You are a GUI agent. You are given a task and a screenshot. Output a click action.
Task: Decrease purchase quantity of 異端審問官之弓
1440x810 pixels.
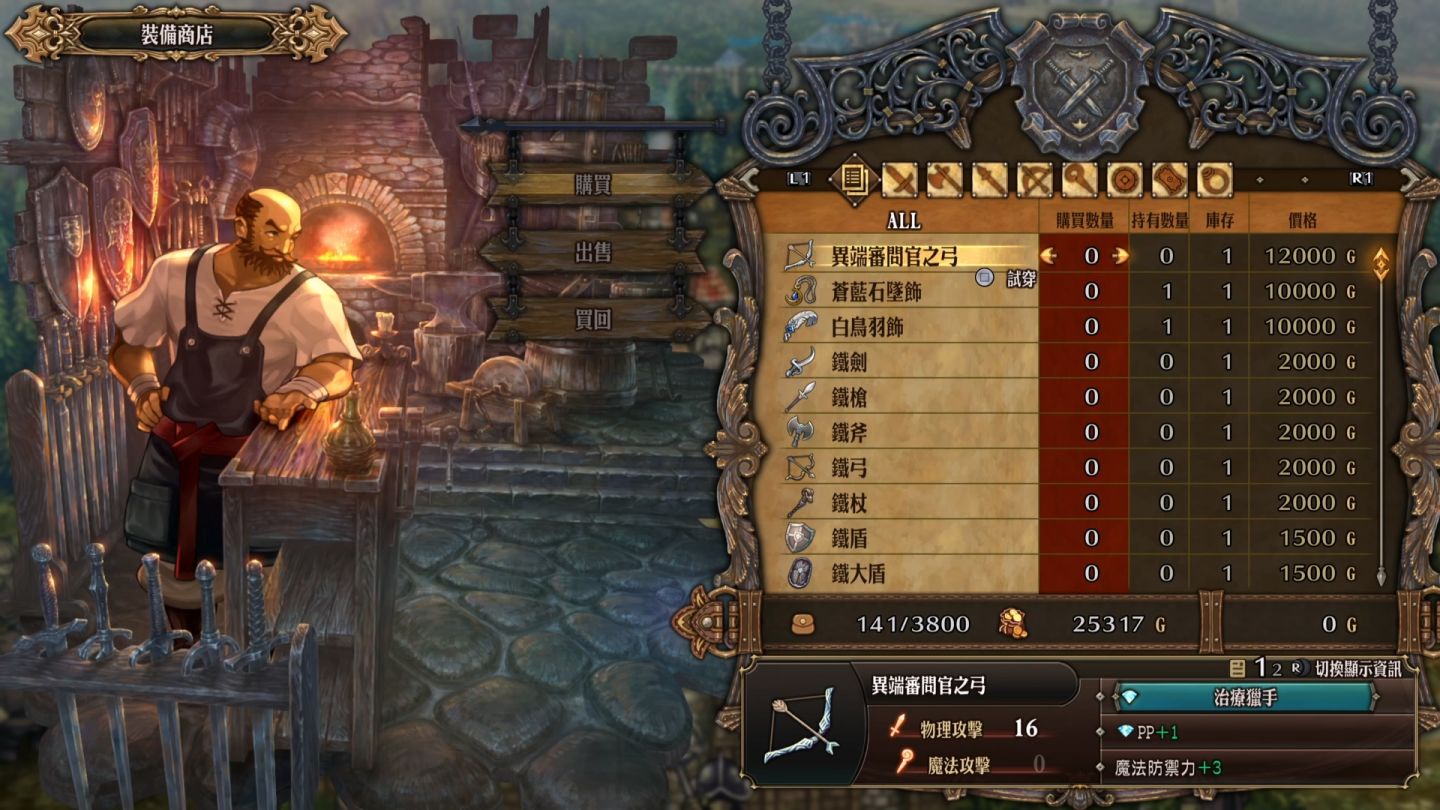point(1049,256)
